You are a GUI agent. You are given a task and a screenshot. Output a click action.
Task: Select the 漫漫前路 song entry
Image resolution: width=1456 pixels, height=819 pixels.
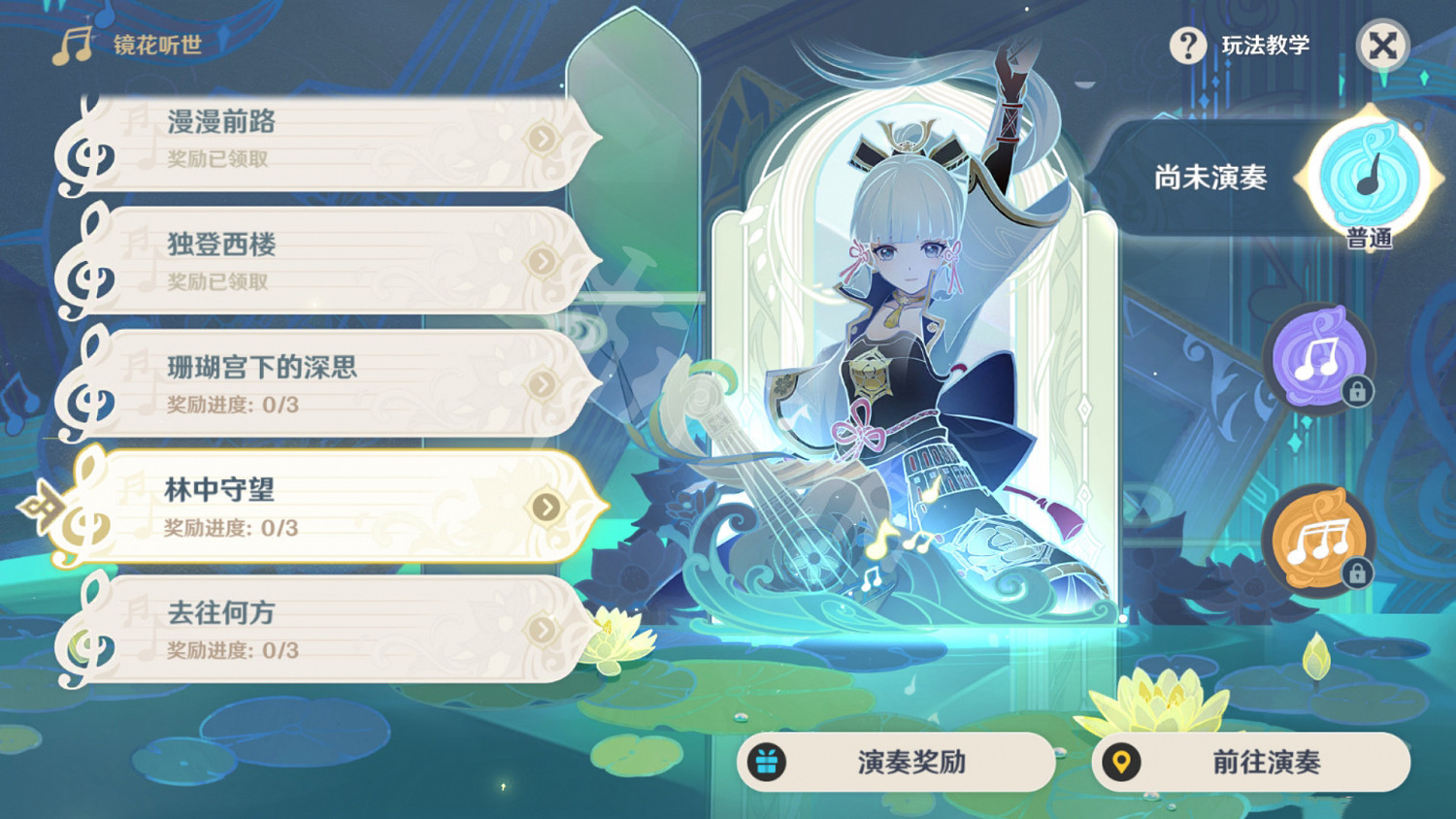[x=291, y=138]
